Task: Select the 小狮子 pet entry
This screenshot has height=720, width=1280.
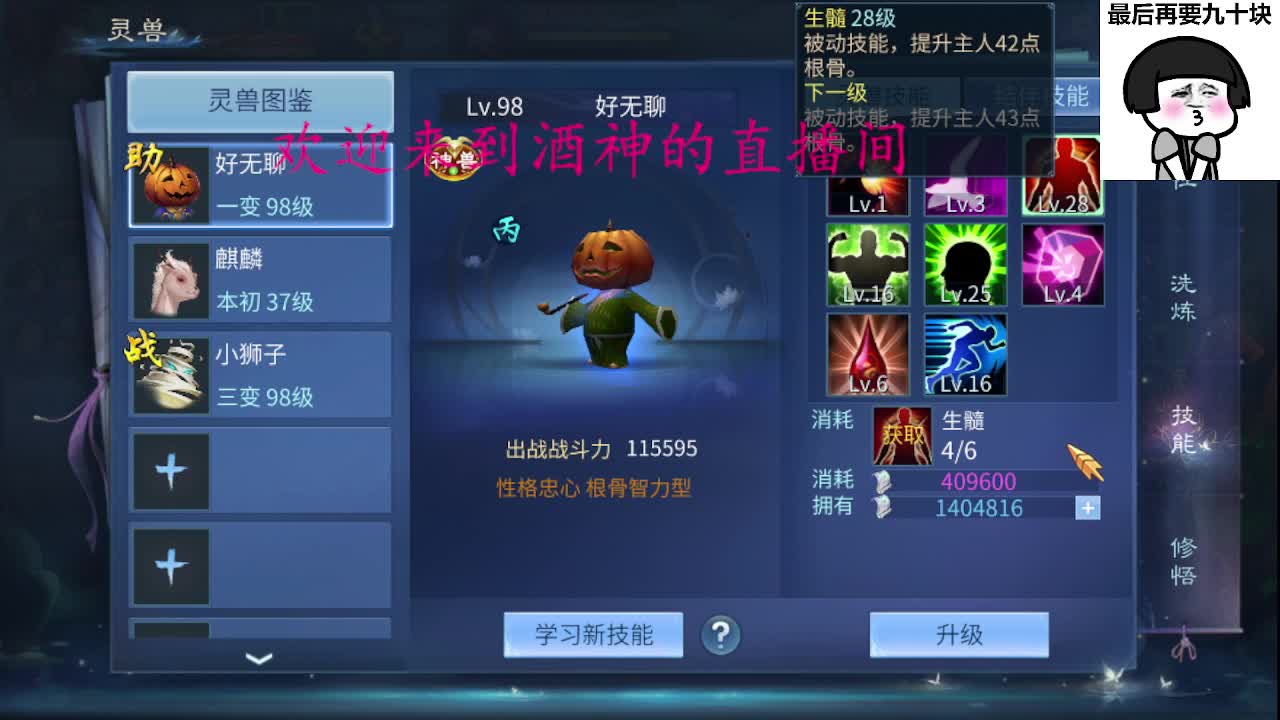Action: (x=258, y=374)
